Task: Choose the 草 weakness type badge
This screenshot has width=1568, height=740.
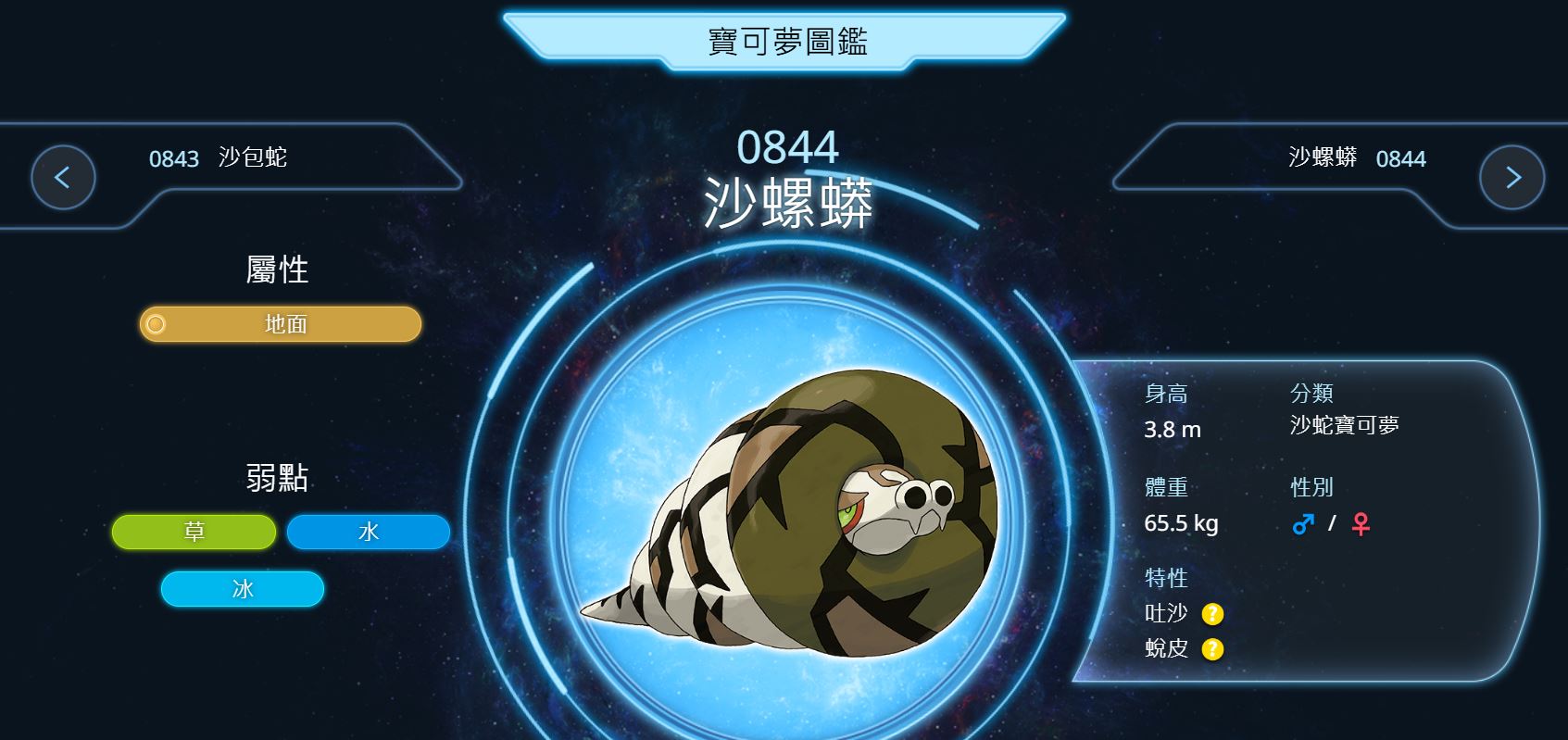Action: click(x=194, y=532)
